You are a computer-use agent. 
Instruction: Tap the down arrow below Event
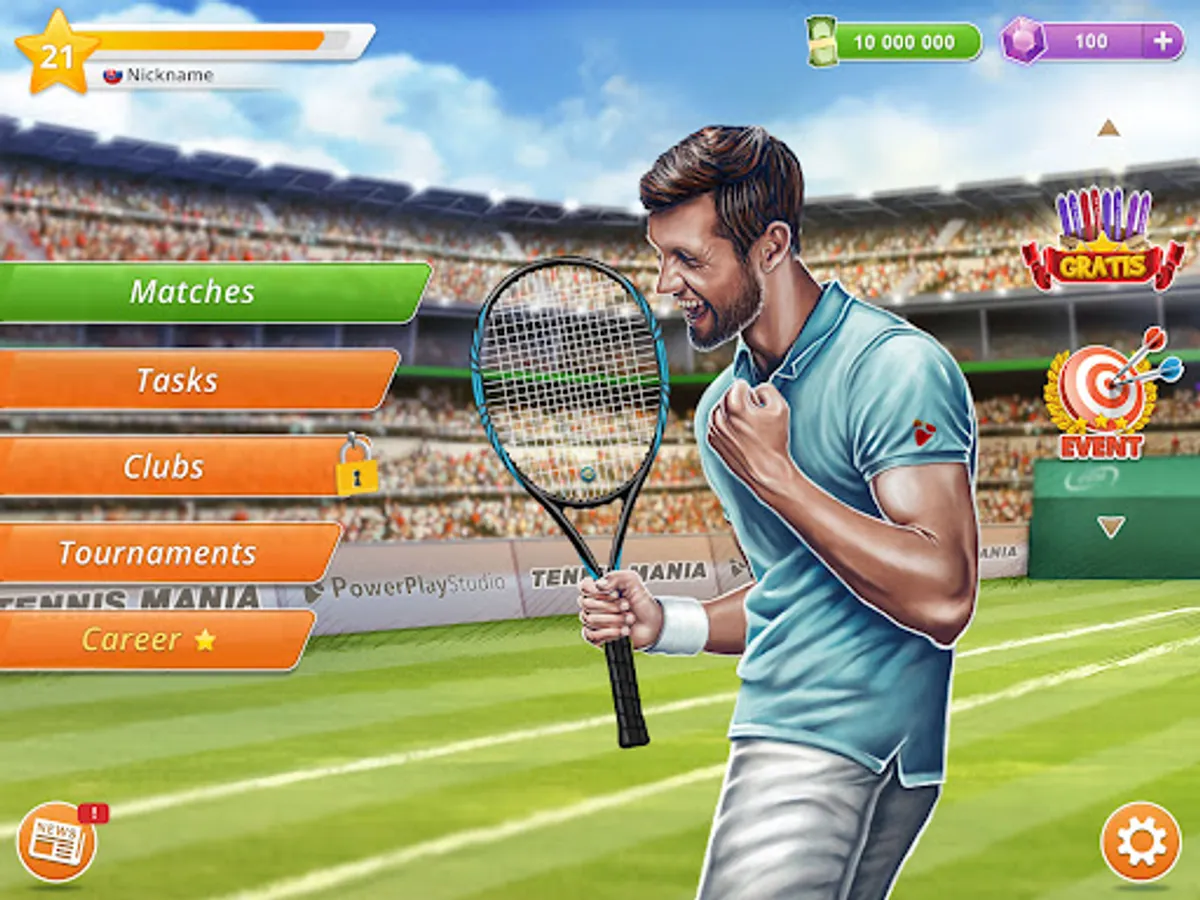point(1110,527)
